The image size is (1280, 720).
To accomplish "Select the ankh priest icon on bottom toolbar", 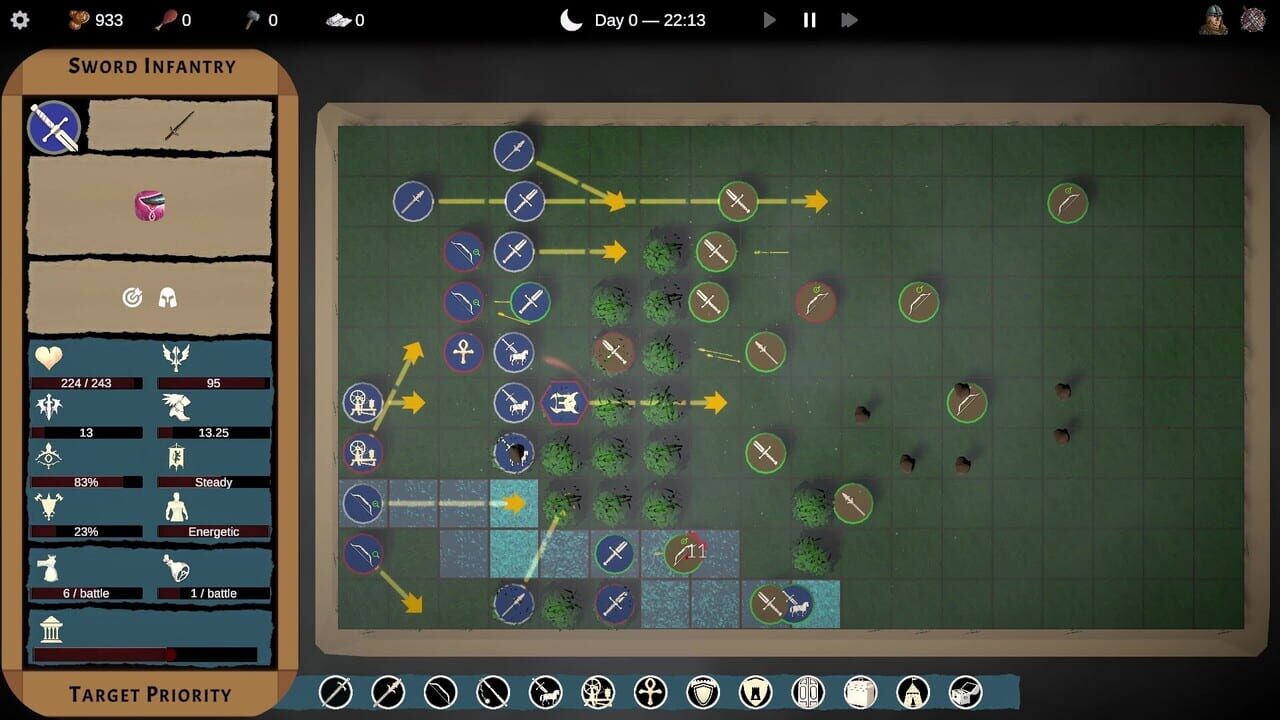I will tap(649, 691).
